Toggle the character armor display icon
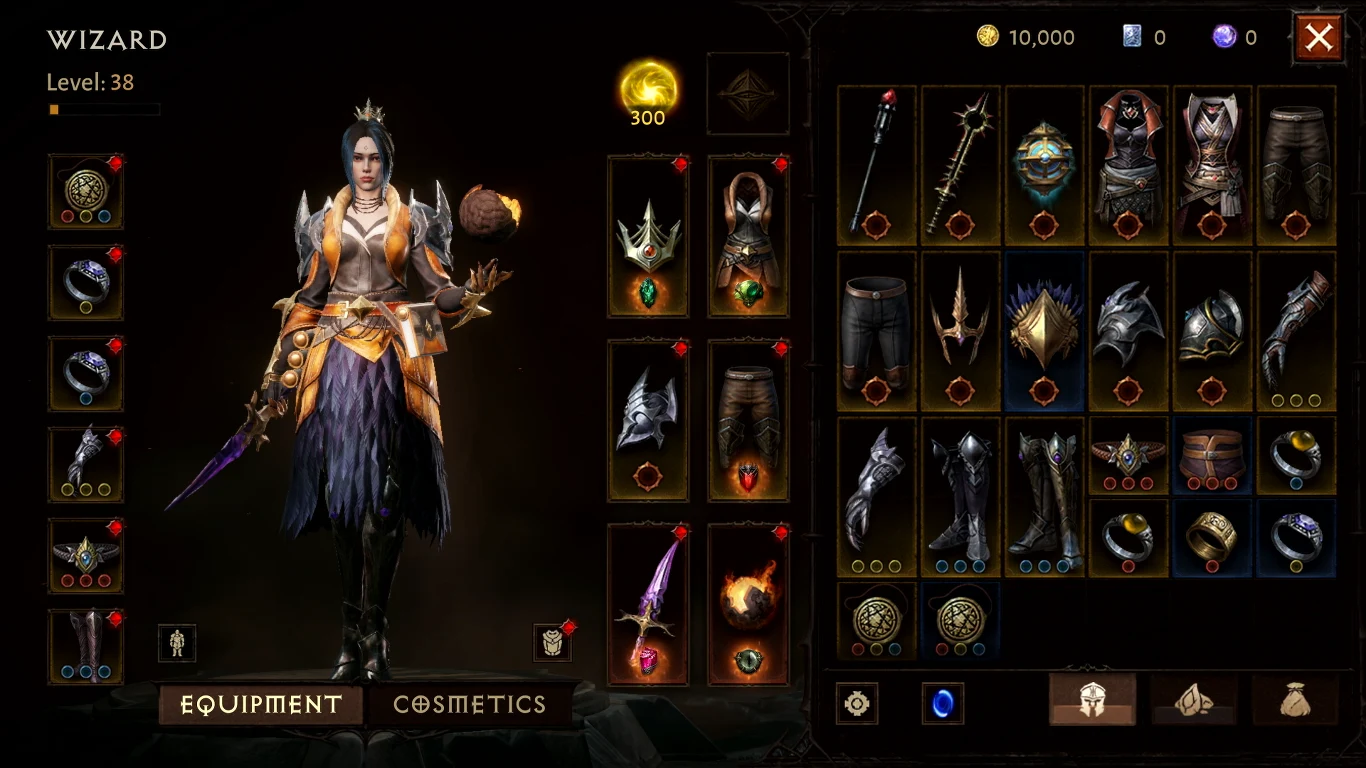Screen dimensions: 1366x768 pyautogui.click(x=177, y=644)
